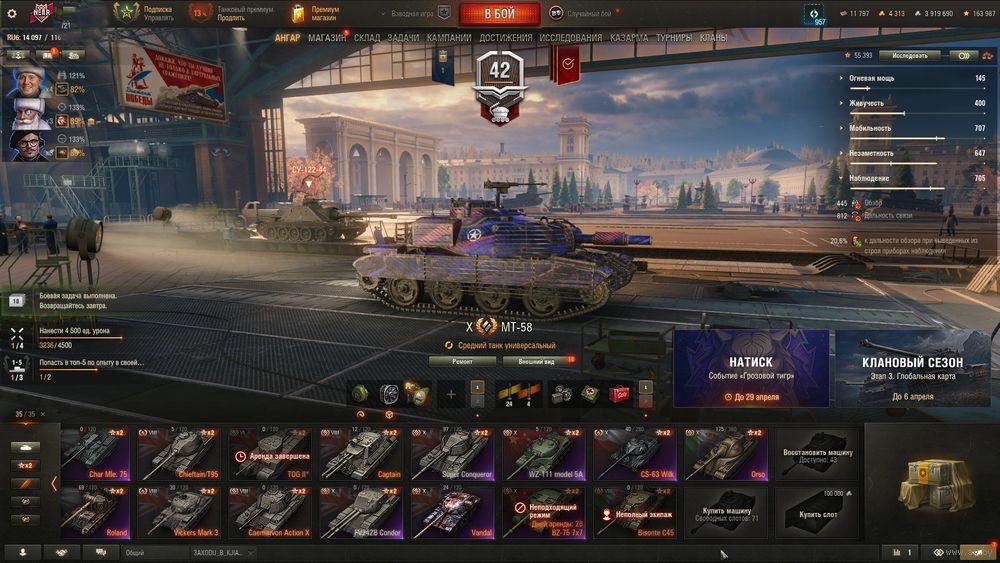Screen dimensions: 1000x563
Task: Select the Char Mle. 75 tank
Action: tap(95, 455)
